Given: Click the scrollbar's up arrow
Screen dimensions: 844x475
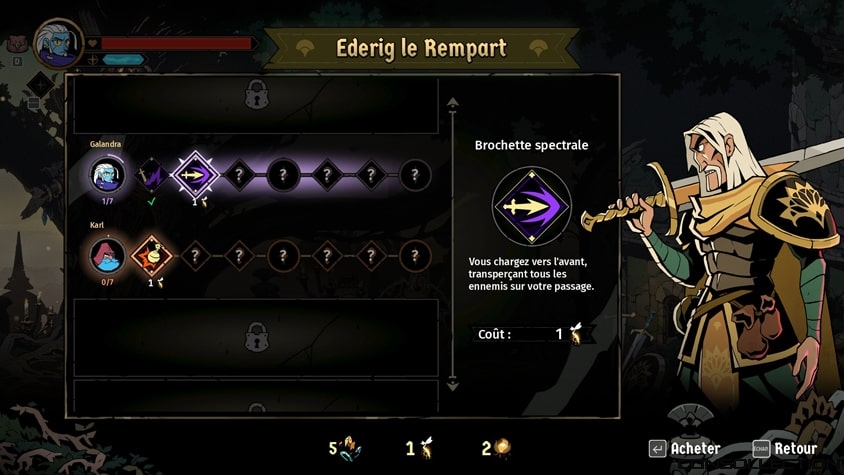Looking at the screenshot, I should pos(453,102).
